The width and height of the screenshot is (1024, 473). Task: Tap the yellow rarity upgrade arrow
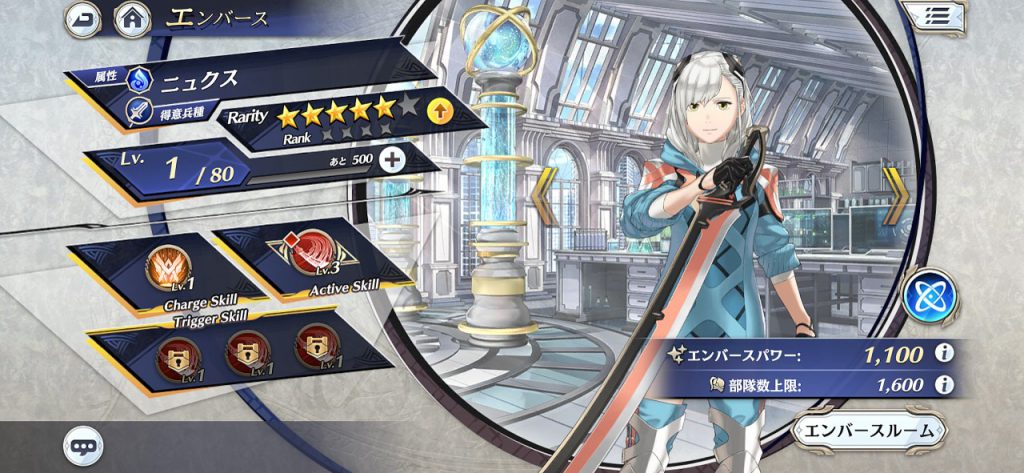point(438,111)
